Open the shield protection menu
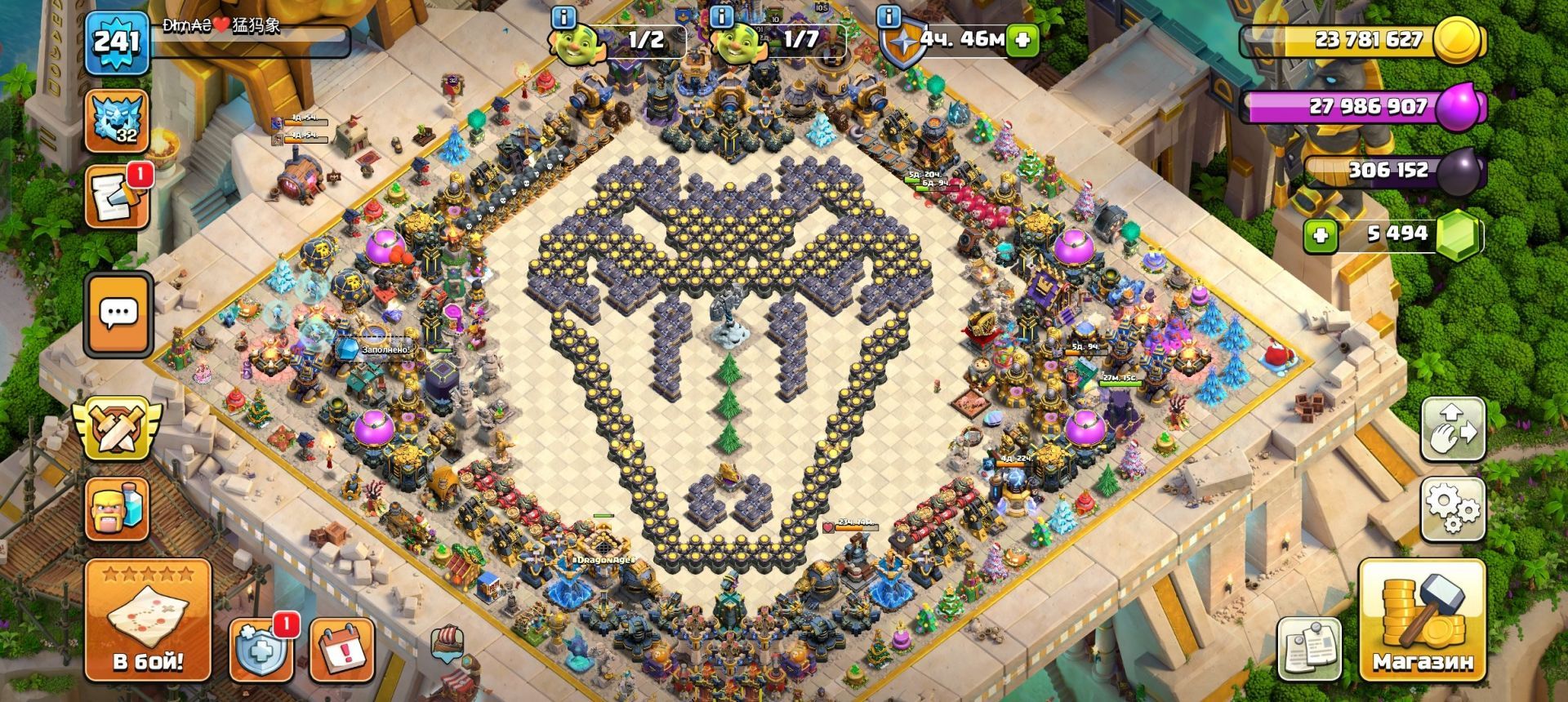Viewport: 1568px width, 702px height. tap(261, 651)
